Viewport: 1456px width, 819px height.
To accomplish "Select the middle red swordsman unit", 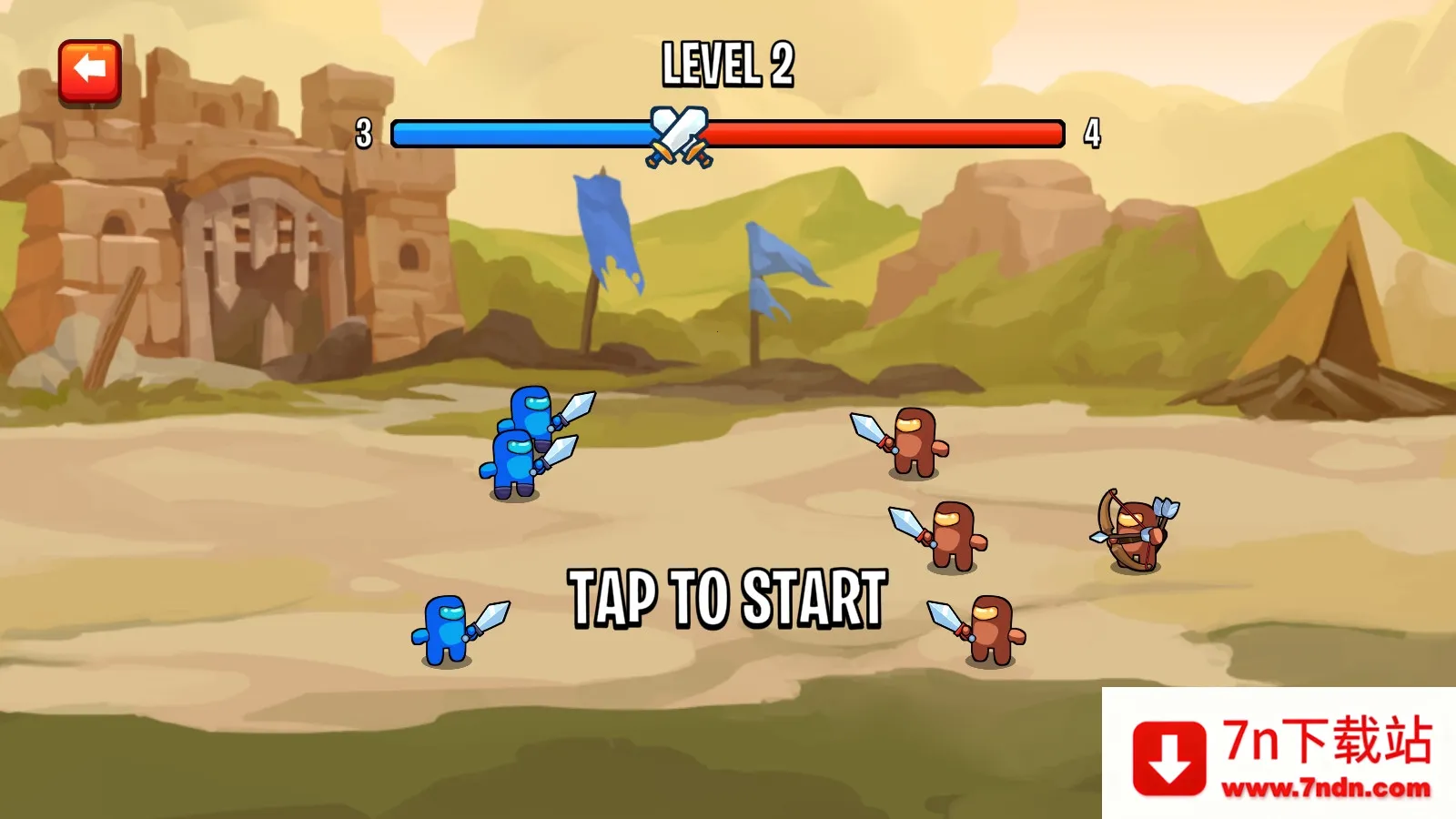I will 953,537.
